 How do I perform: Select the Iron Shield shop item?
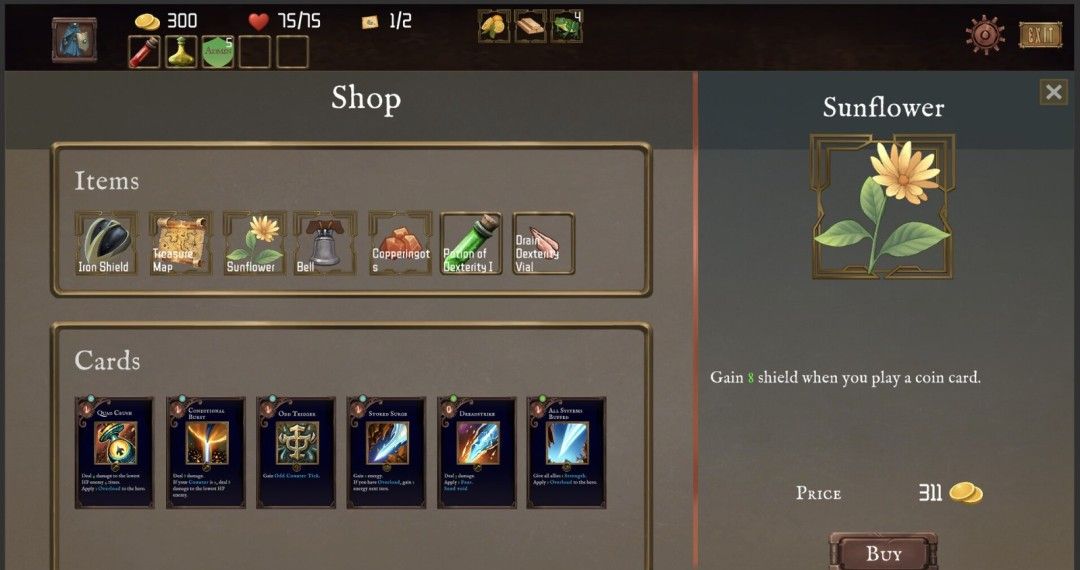(104, 243)
